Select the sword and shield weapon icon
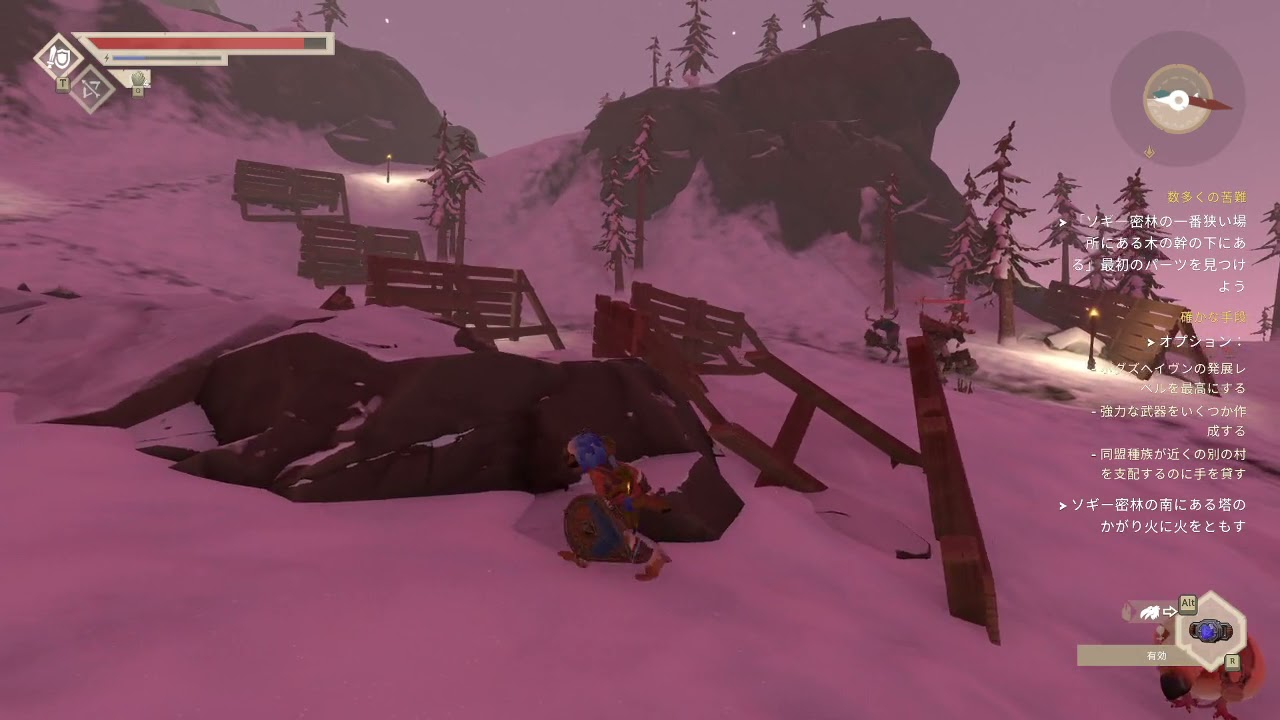Viewport: 1280px width, 720px height. point(58,55)
